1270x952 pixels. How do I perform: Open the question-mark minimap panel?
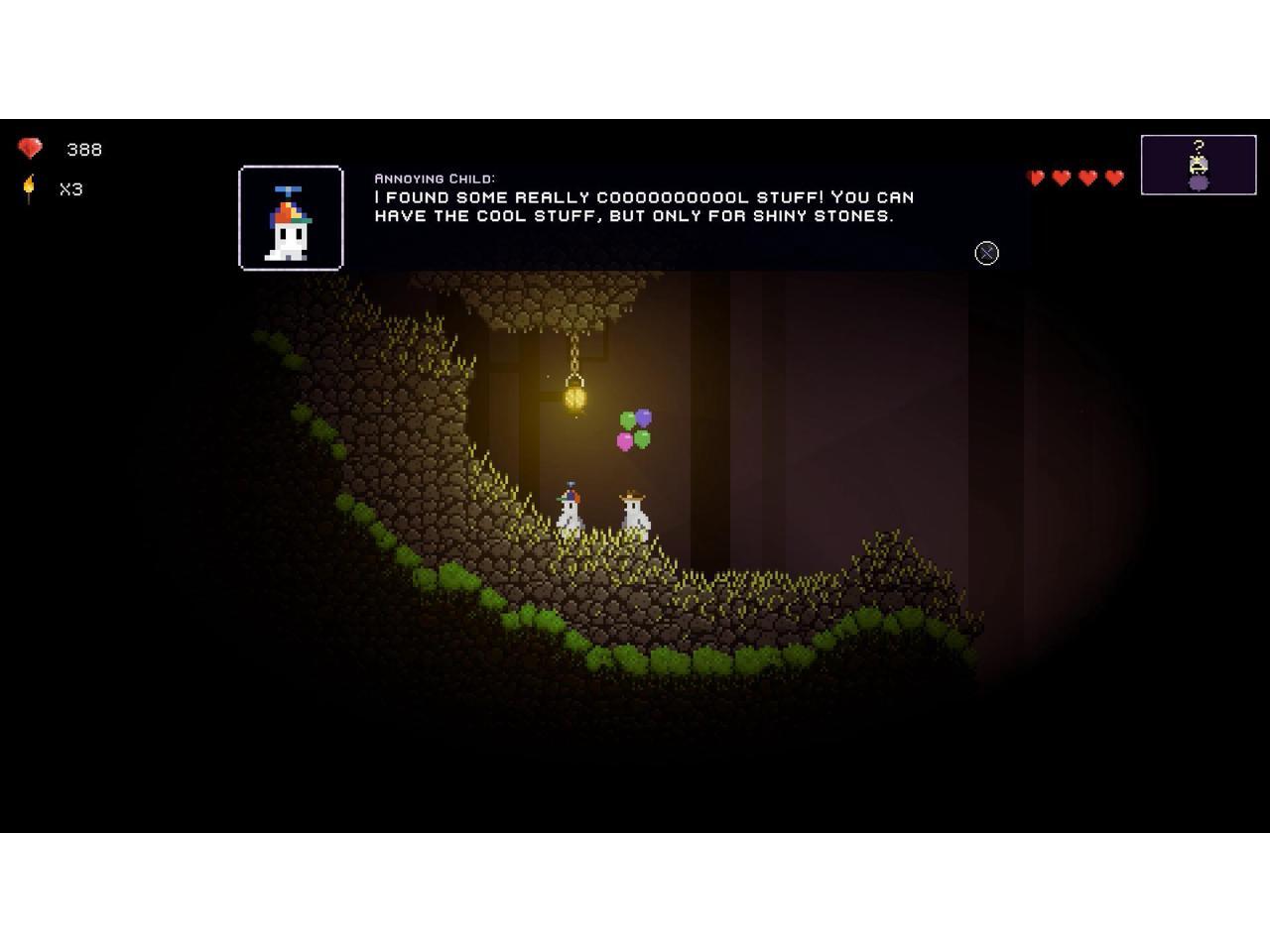coord(1198,165)
